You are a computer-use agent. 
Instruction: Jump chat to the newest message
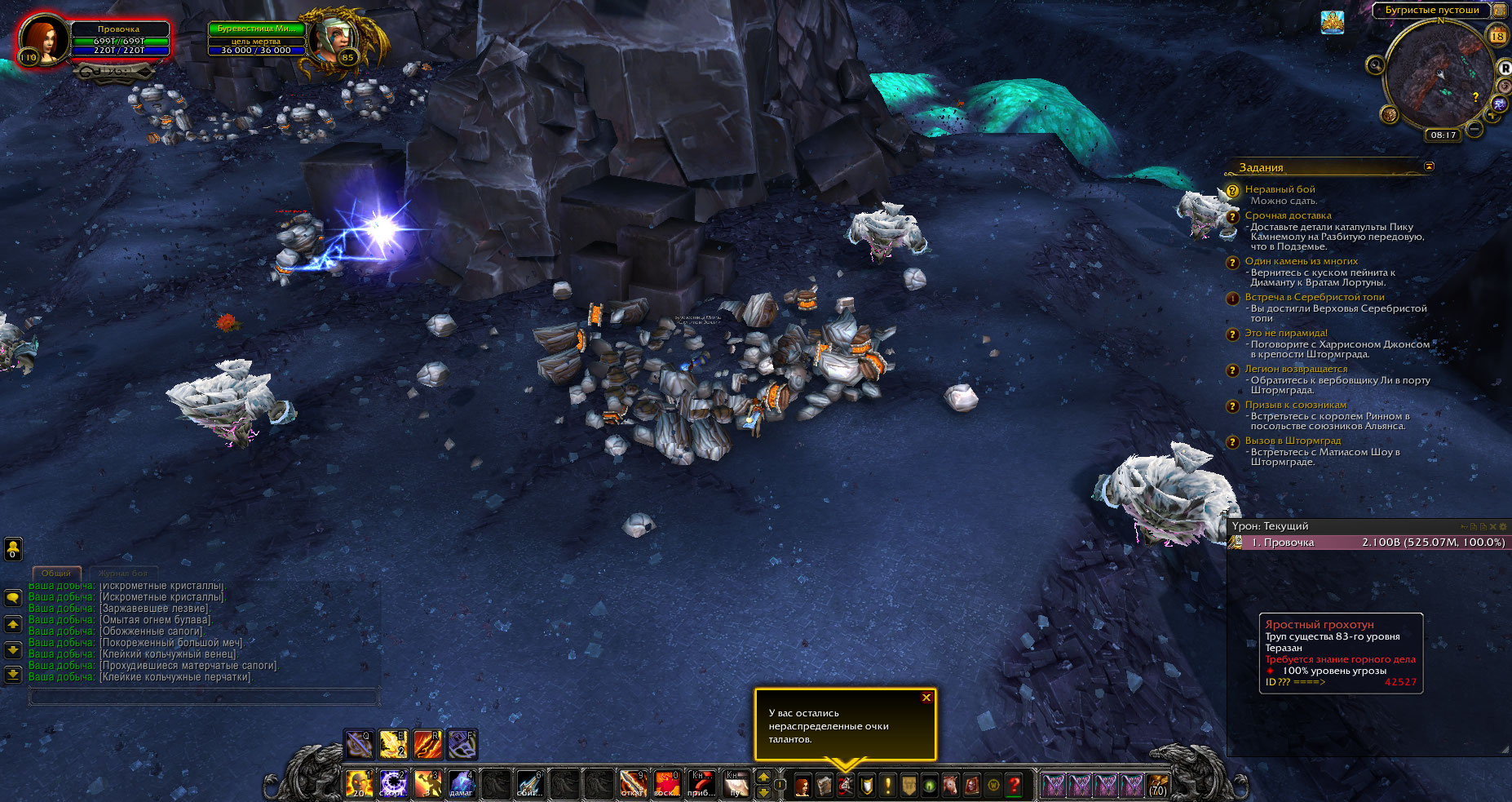click(13, 675)
